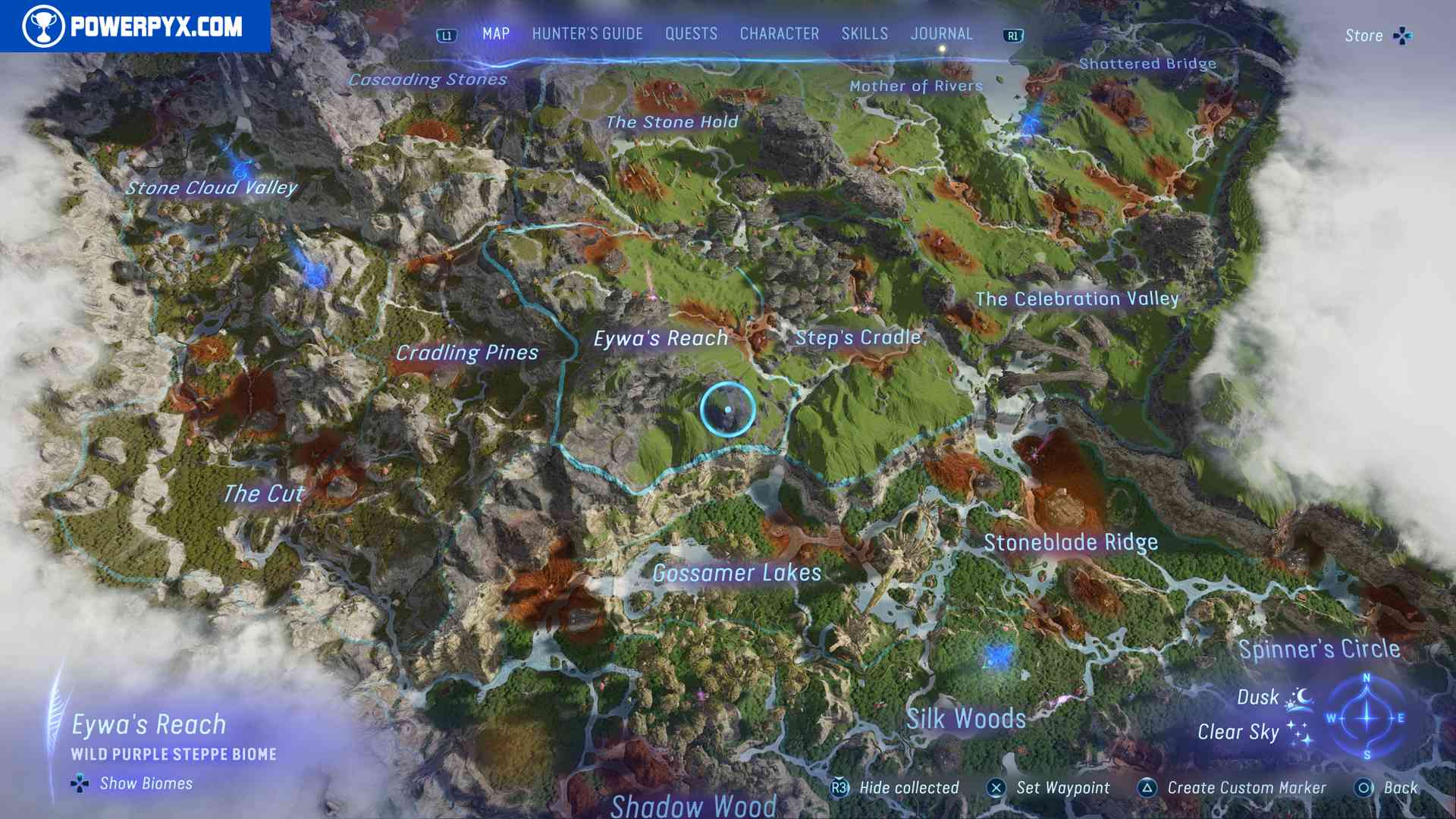Screen dimensions: 1456x819
Task: Click the R1 shoulder button icon beside JOURNAL
Action: coord(1014,34)
